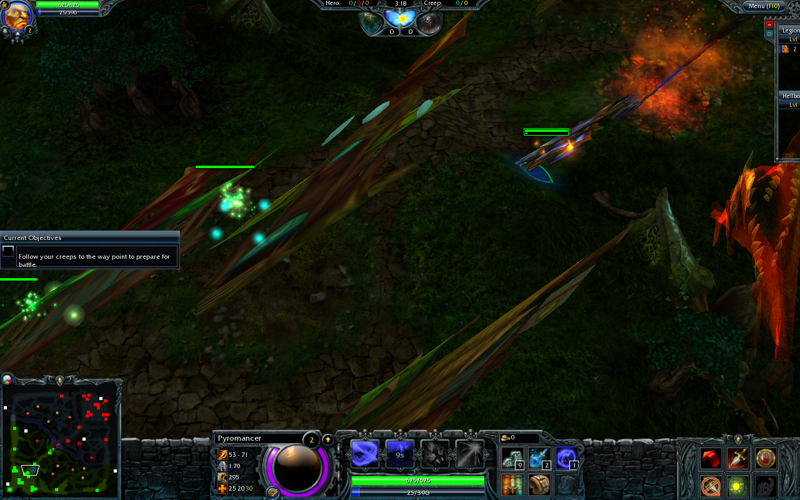Click the green sun command icon
This screenshot has width=800, height=500.
pyautogui.click(x=738, y=486)
